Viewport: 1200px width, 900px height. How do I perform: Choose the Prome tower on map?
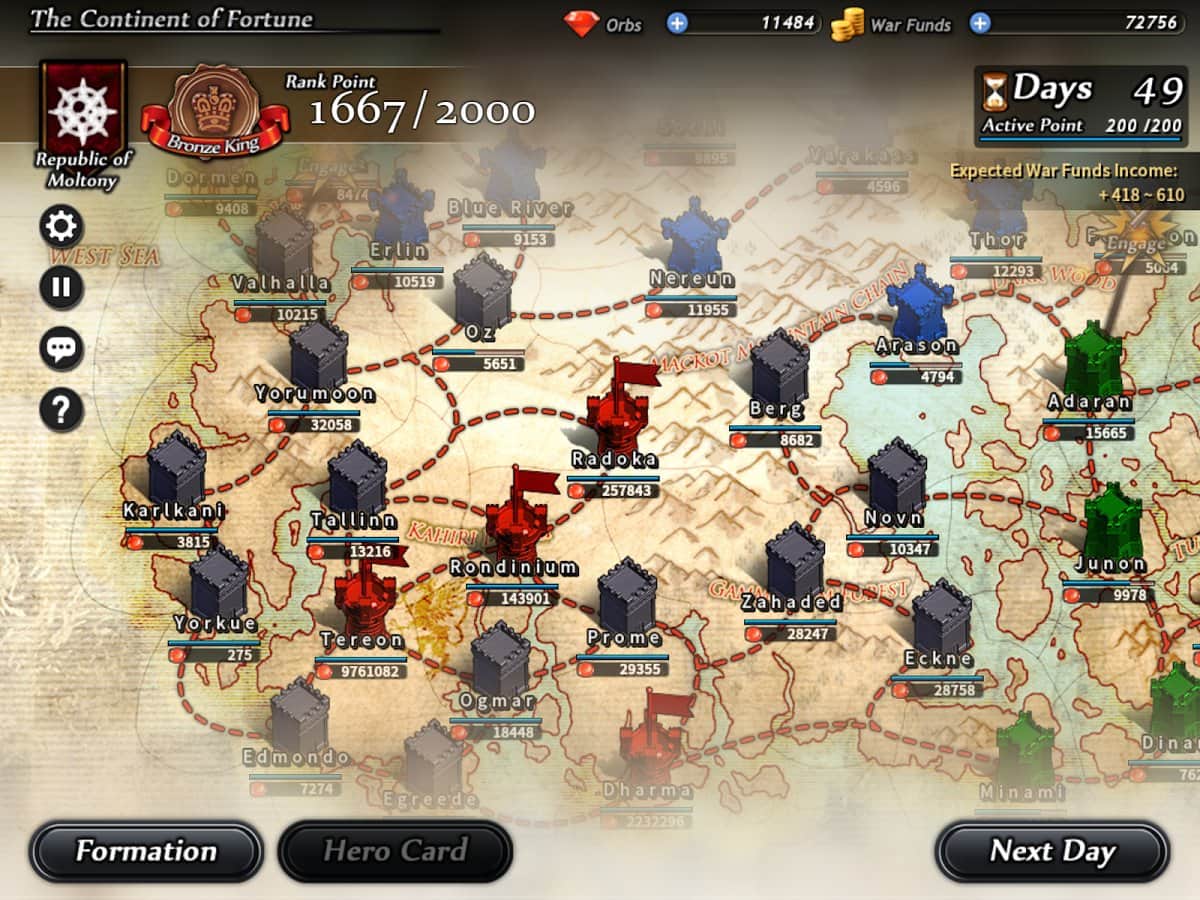click(x=626, y=598)
